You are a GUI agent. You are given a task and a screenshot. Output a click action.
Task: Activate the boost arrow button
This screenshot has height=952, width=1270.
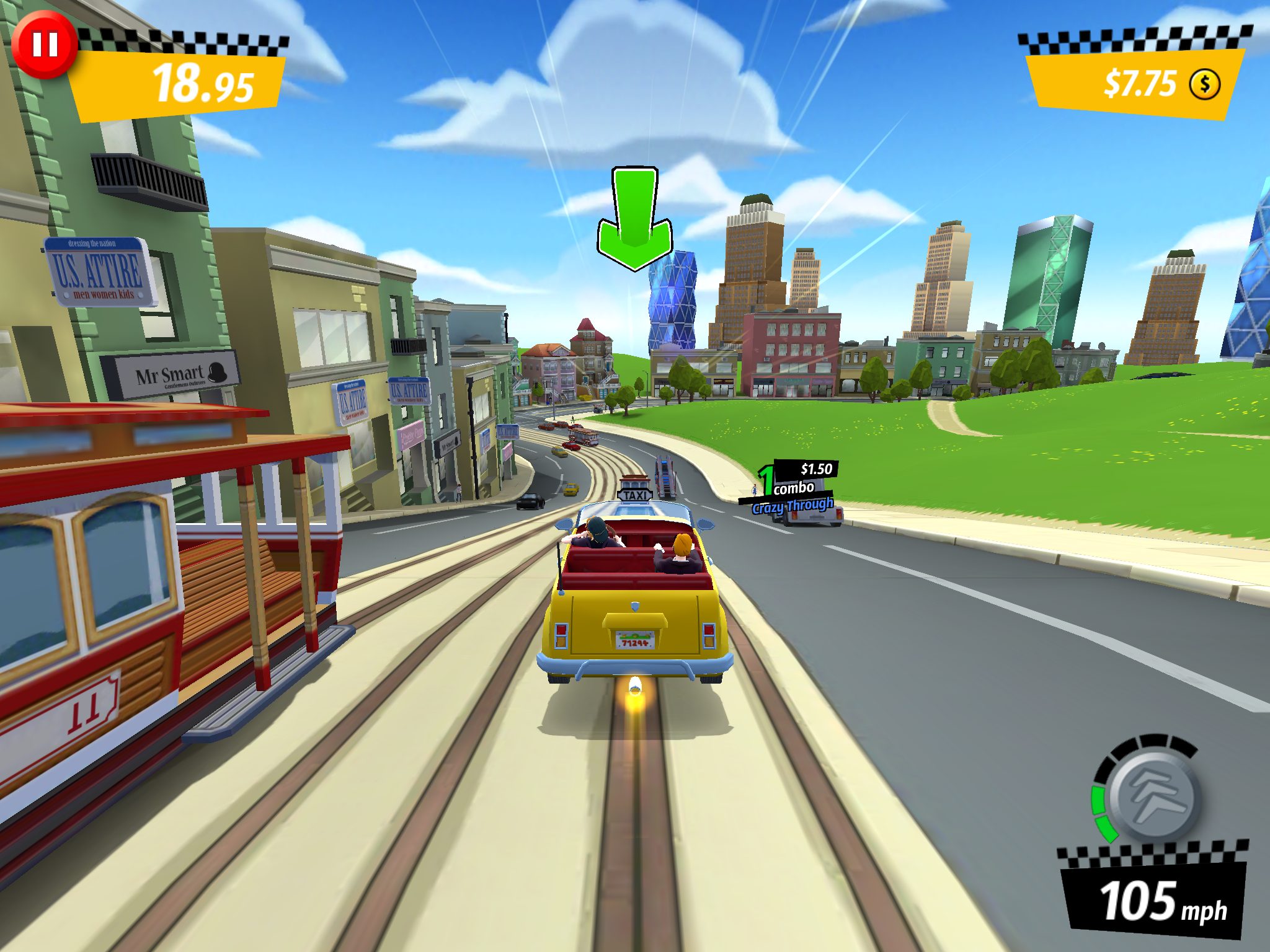[x=1153, y=796]
